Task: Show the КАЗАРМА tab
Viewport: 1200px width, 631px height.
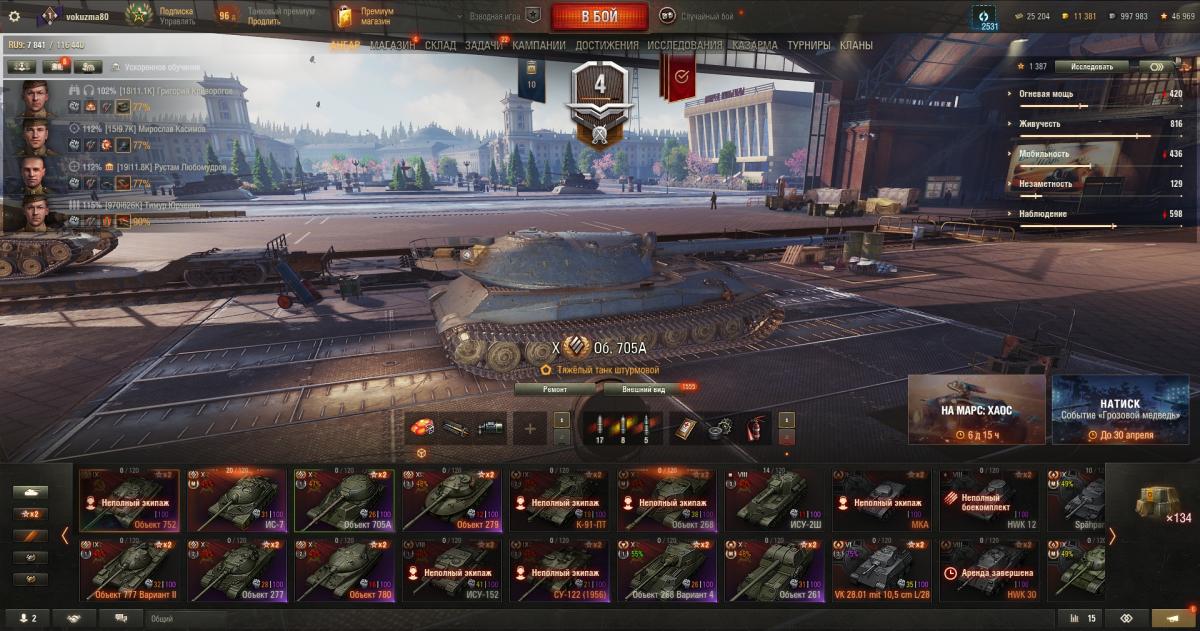Action: click(754, 45)
